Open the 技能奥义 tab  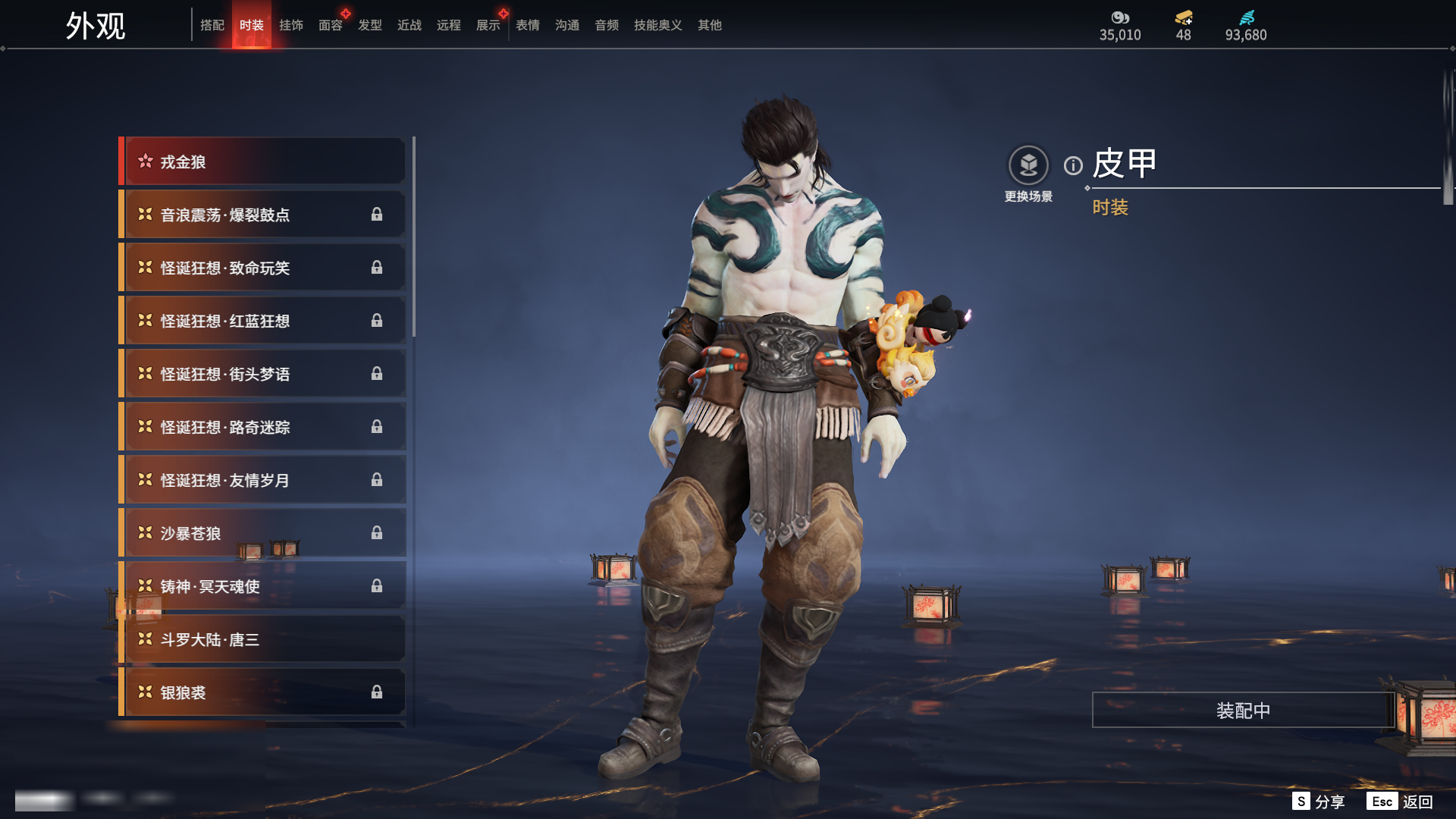(x=657, y=25)
